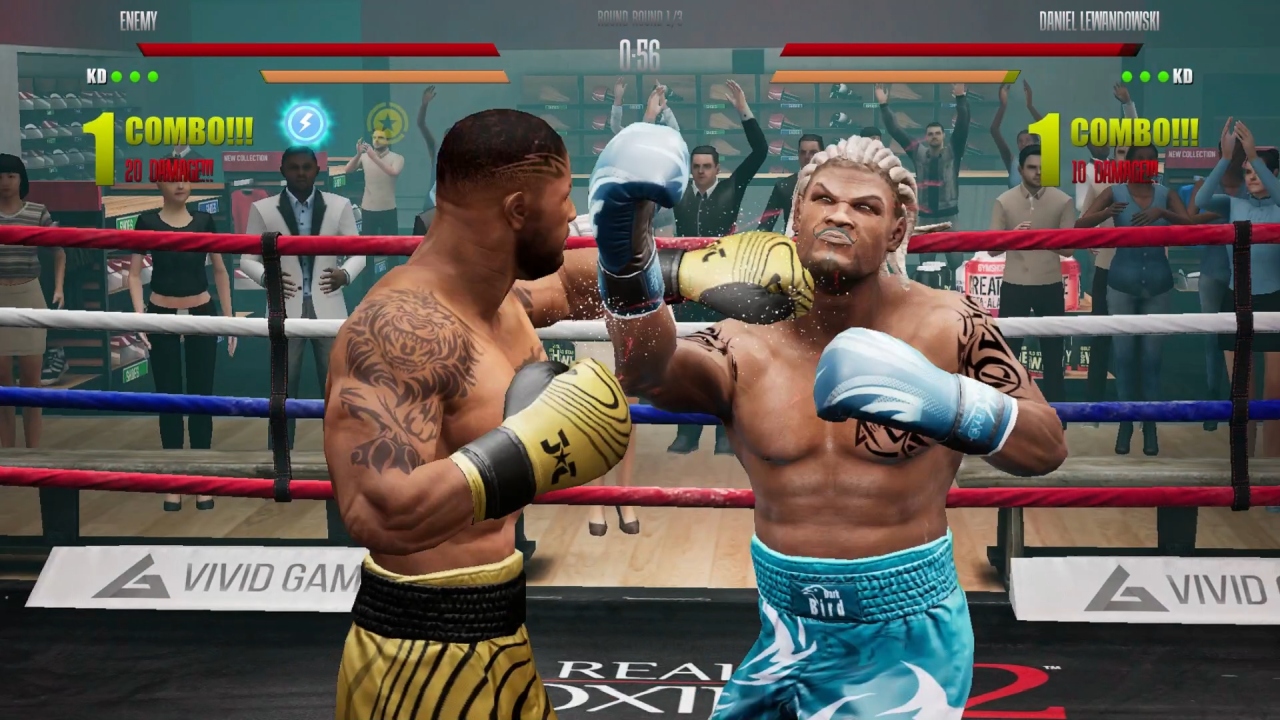Click Daniel Lewandowski's KD indicator badge

click(x=1183, y=75)
